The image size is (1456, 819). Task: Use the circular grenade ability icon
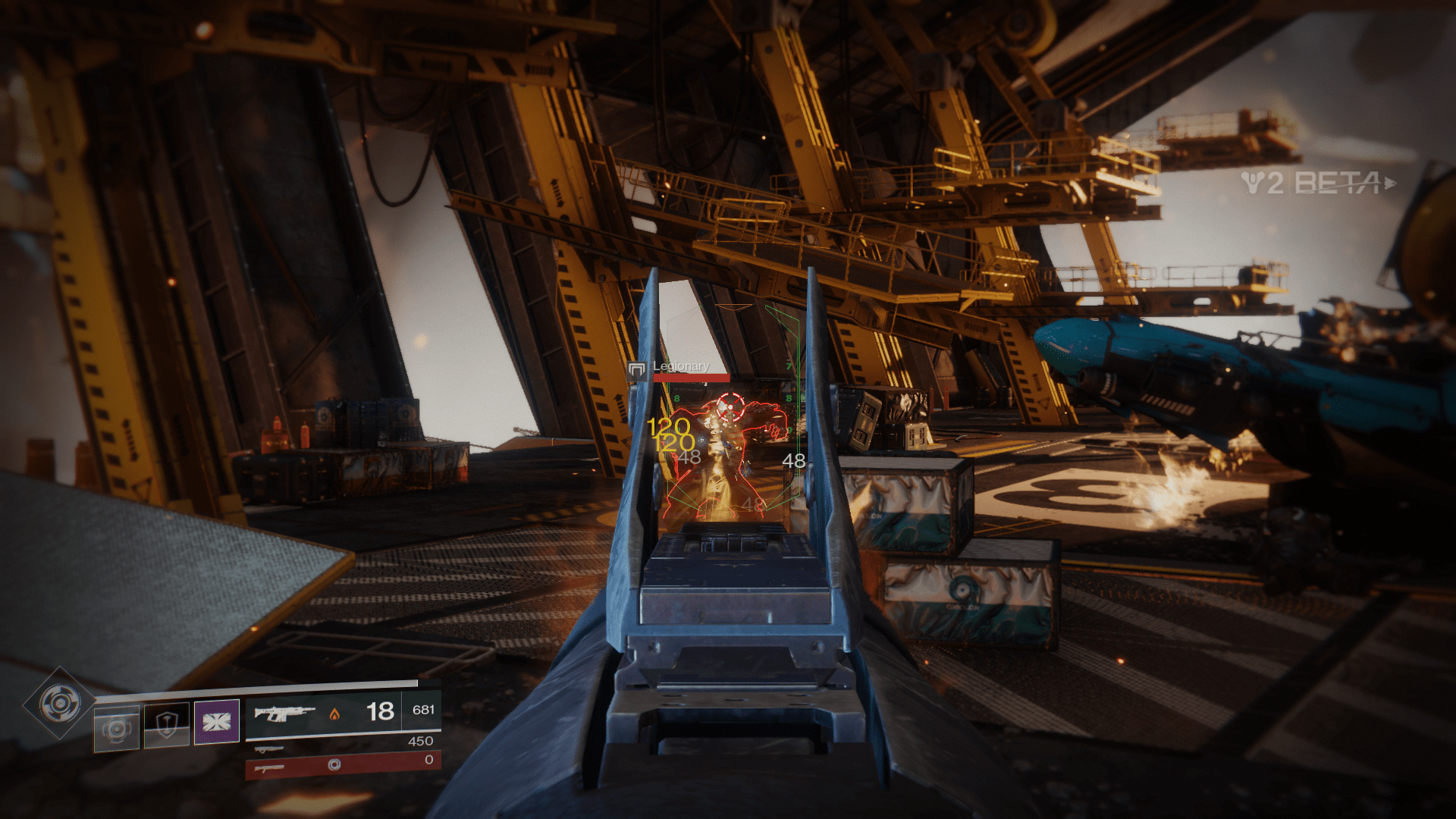(x=117, y=729)
